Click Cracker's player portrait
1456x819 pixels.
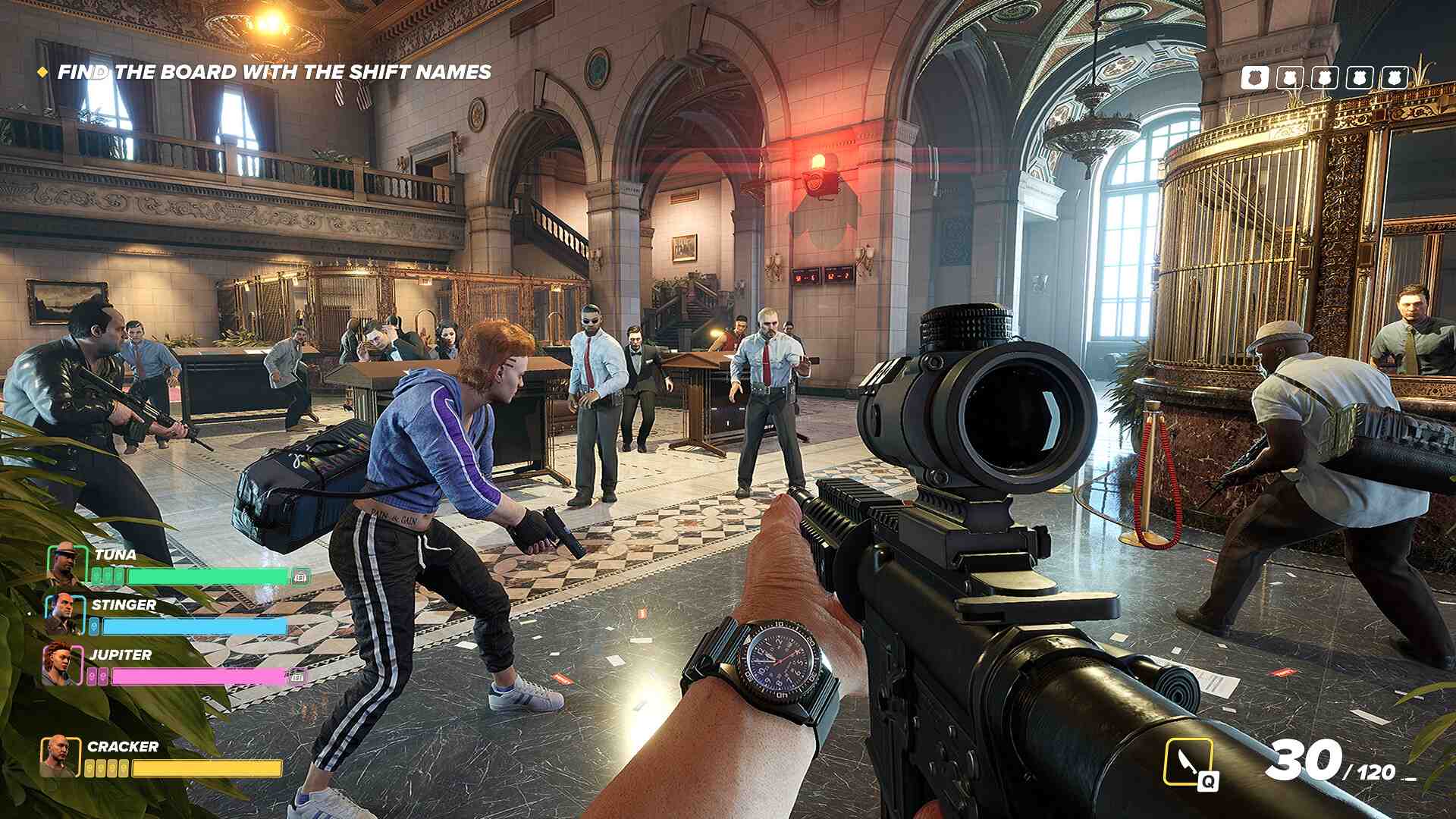pyautogui.click(x=60, y=757)
